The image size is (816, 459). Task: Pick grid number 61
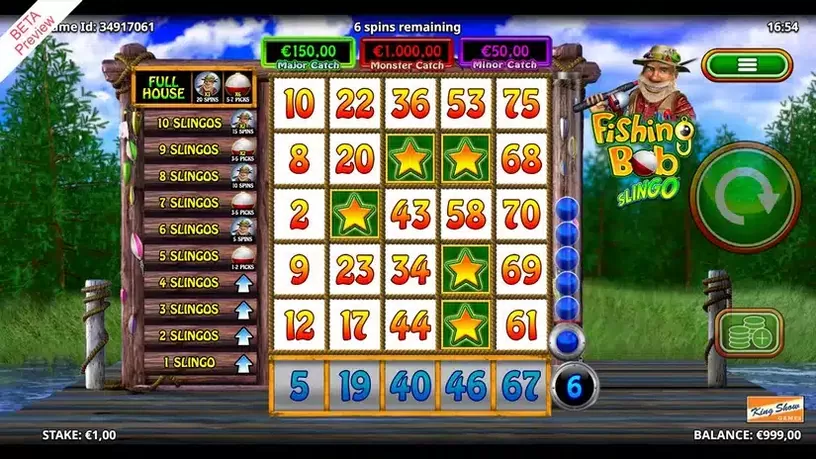point(520,323)
